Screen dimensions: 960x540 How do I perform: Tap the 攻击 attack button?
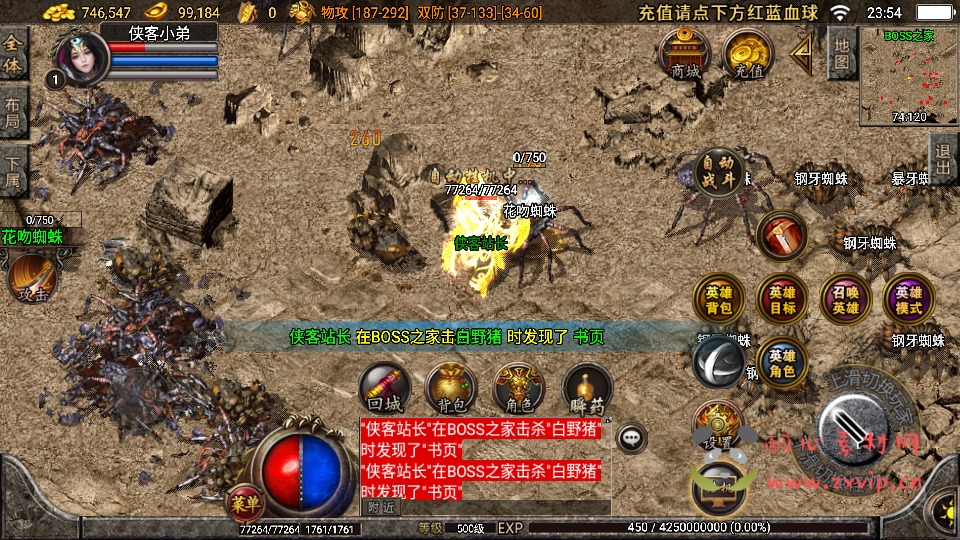coord(30,280)
